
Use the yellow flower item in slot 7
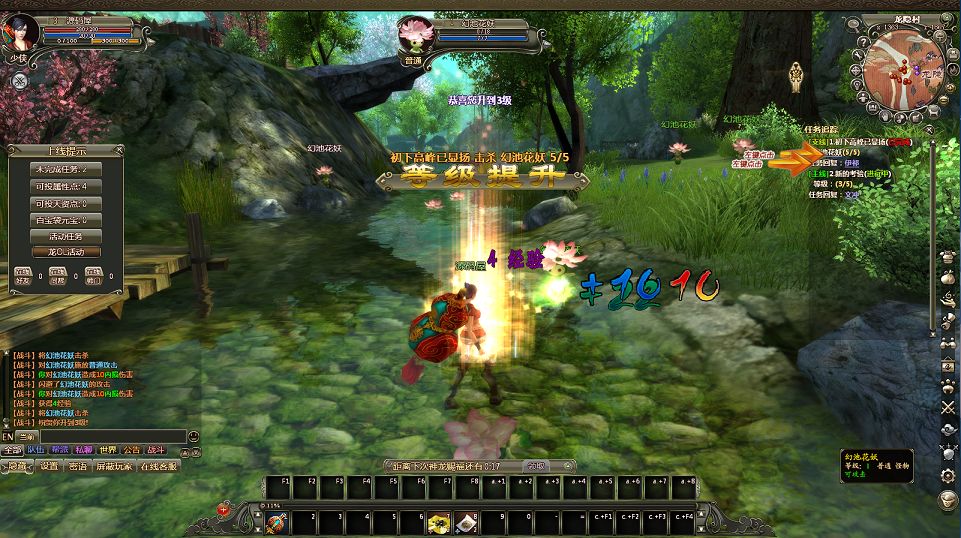coord(437,522)
